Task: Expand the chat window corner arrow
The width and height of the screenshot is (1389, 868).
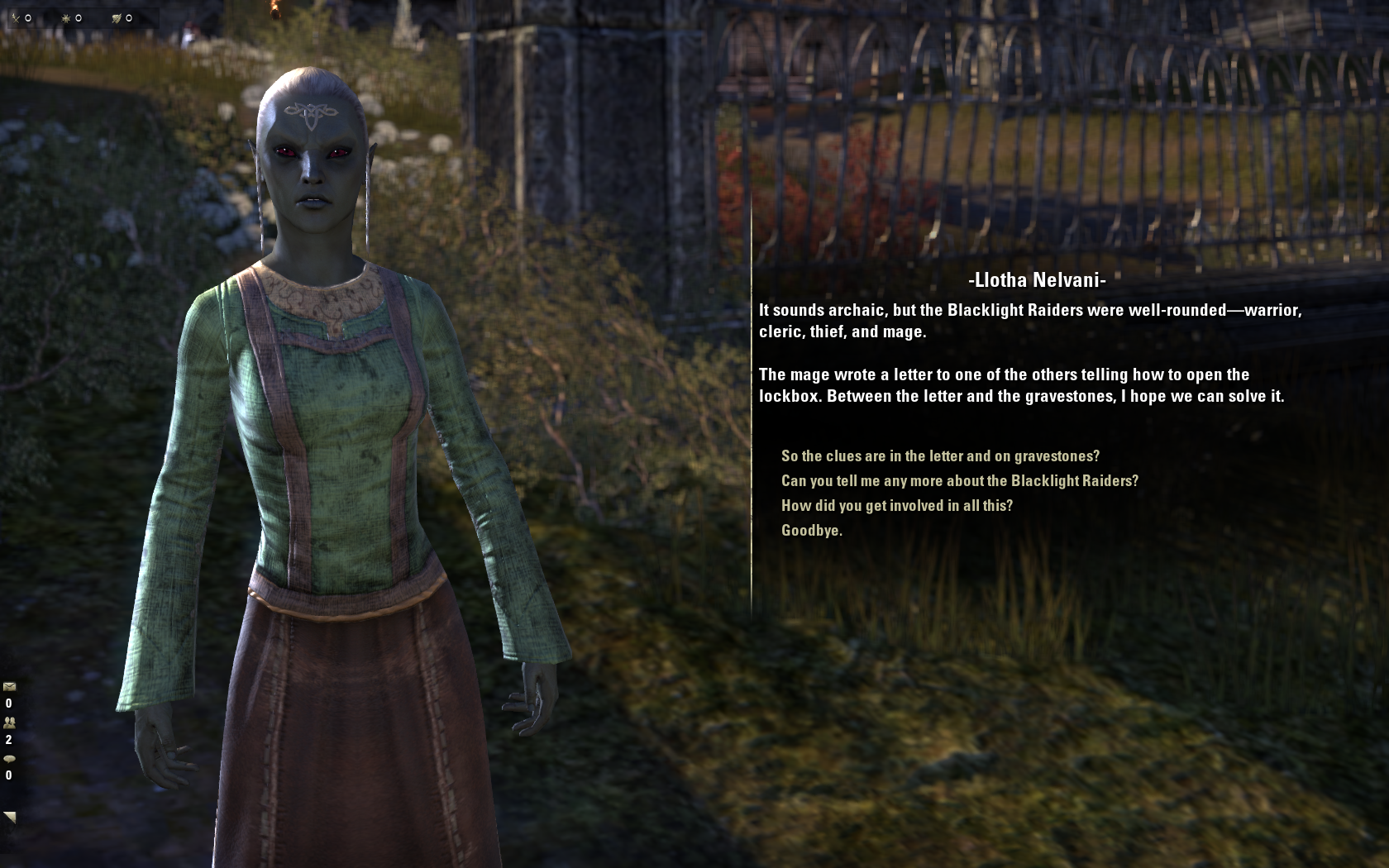Action: [10, 817]
